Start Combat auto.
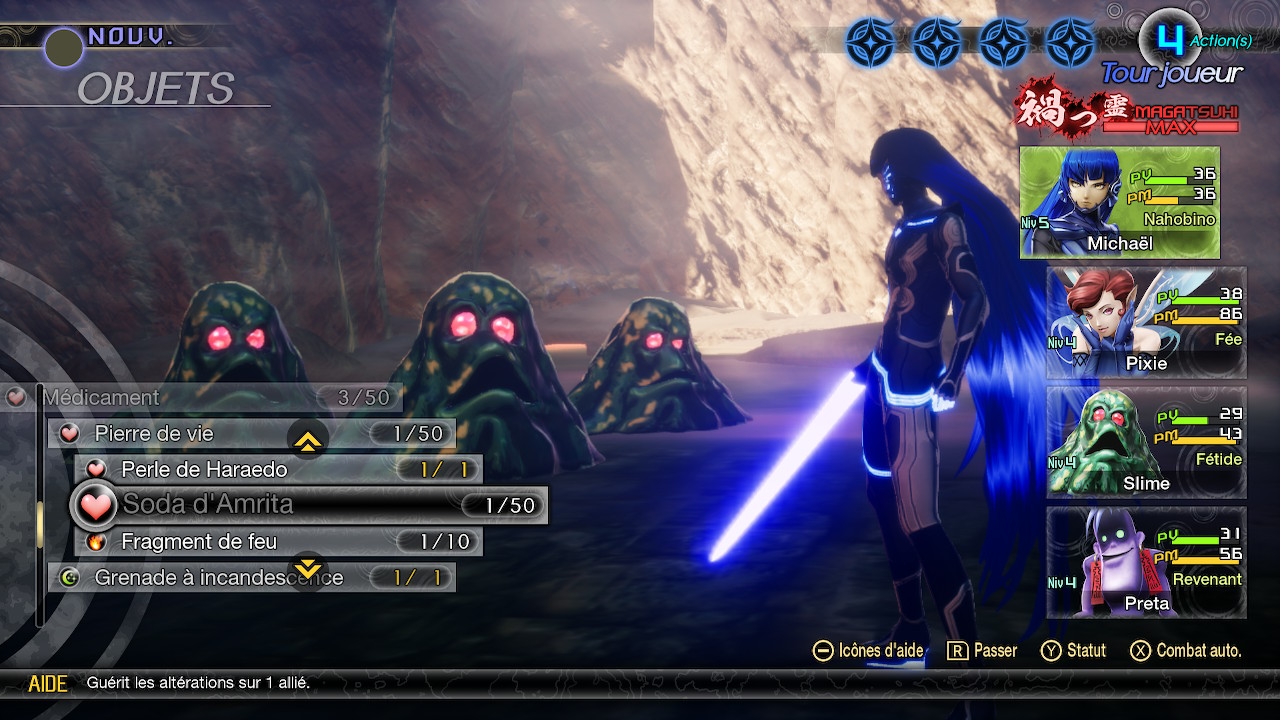1280x720 pixels. (x=1186, y=651)
